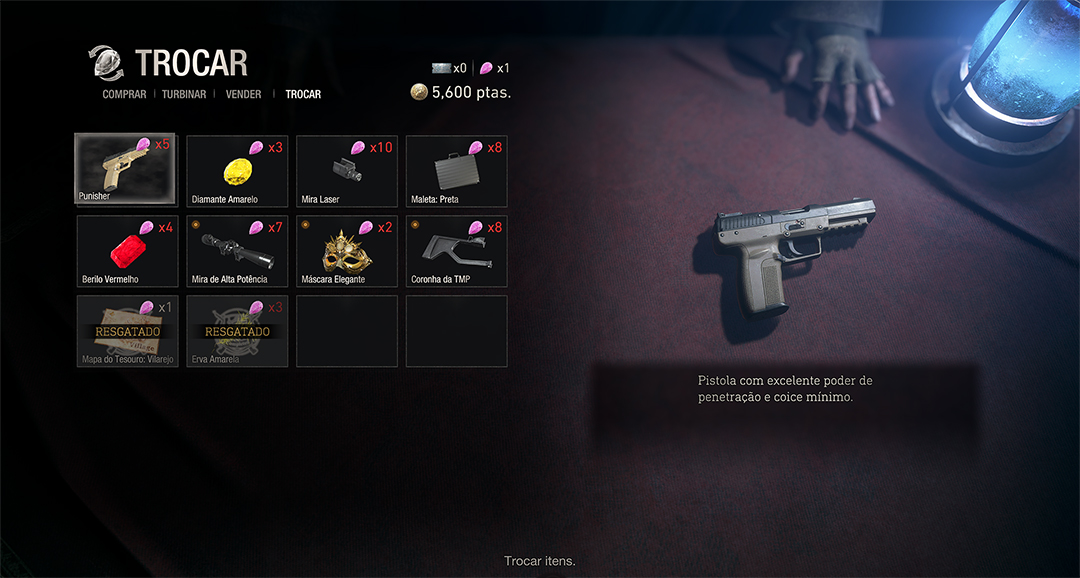Switch to the Comprar tab

(124, 95)
